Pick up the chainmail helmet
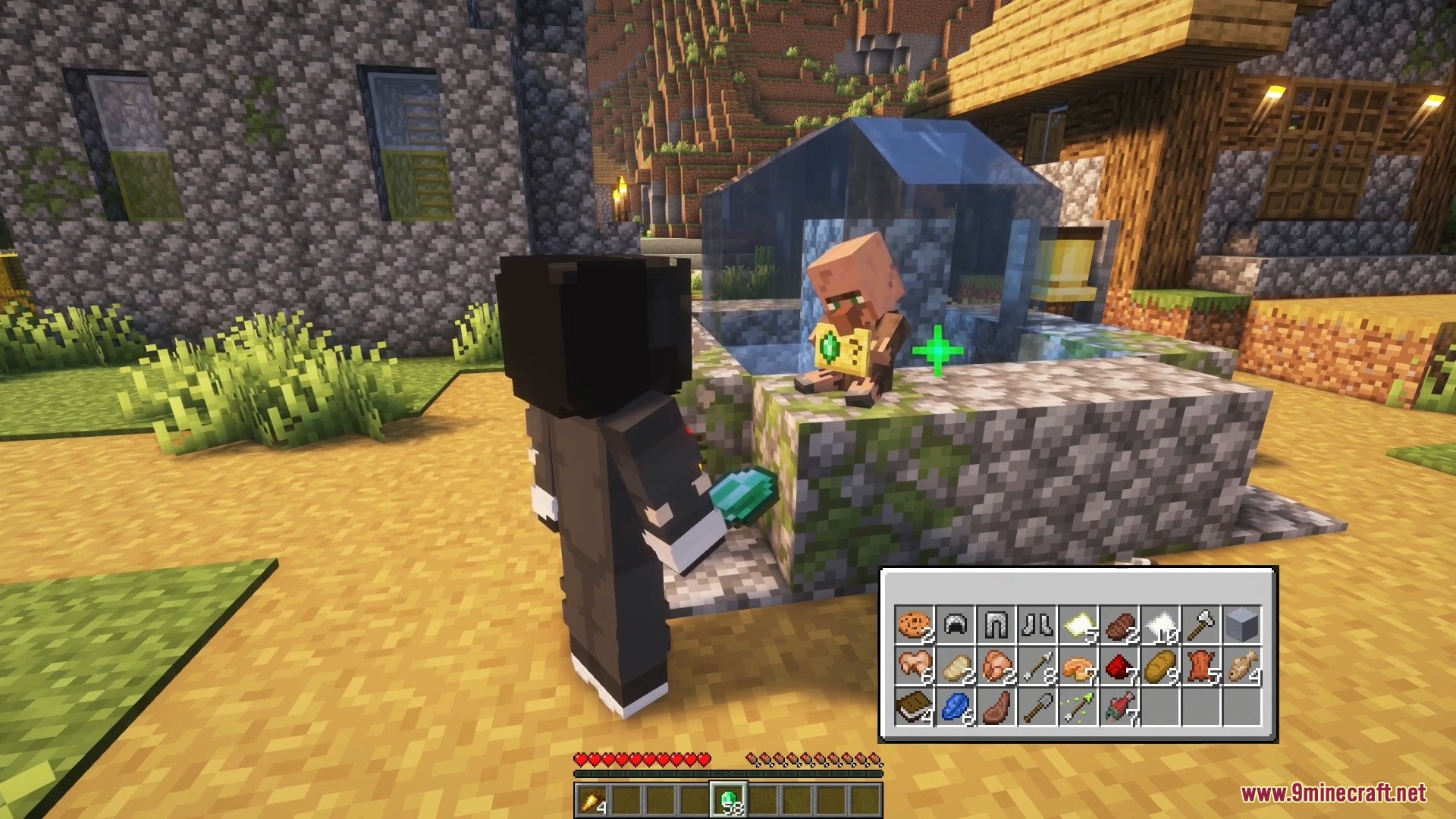This screenshot has height=819, width=1456. coord(955,625)
